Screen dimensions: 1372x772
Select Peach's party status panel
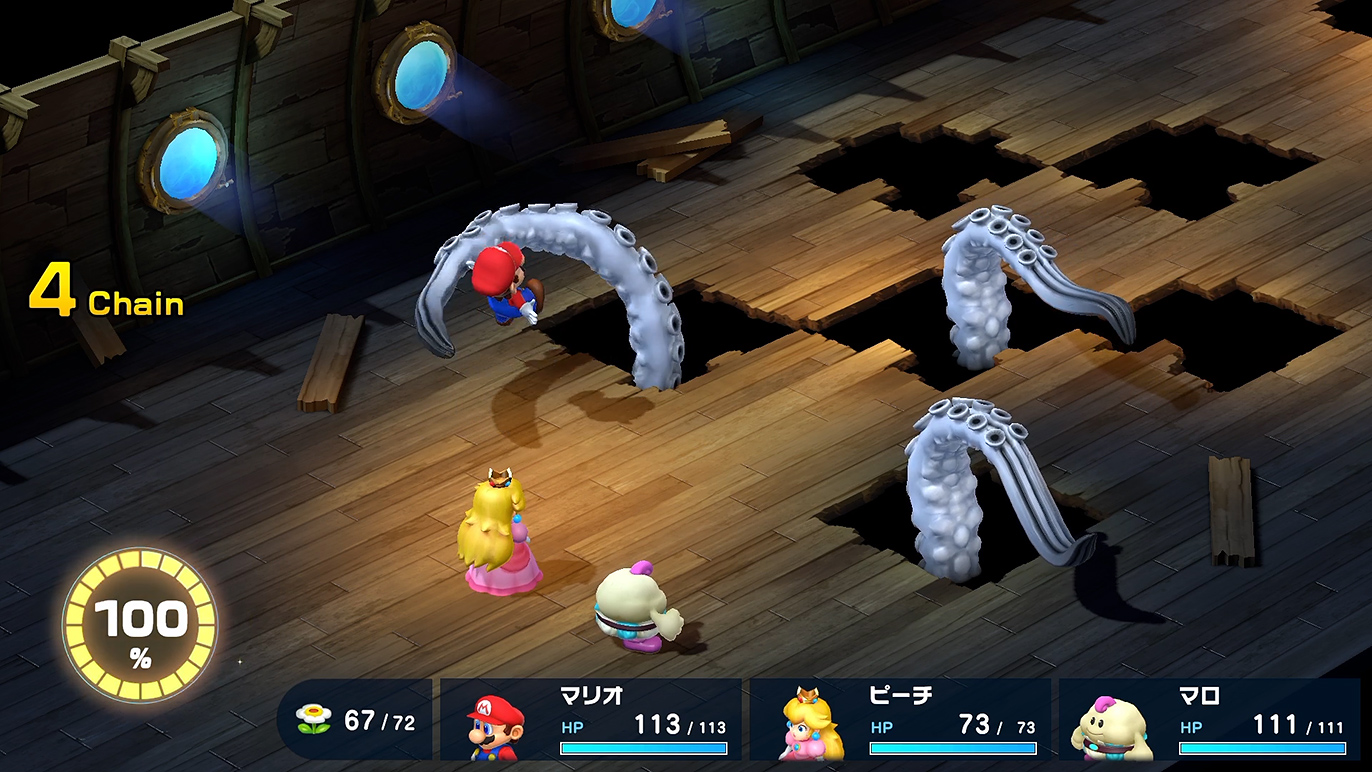point(900,720)
